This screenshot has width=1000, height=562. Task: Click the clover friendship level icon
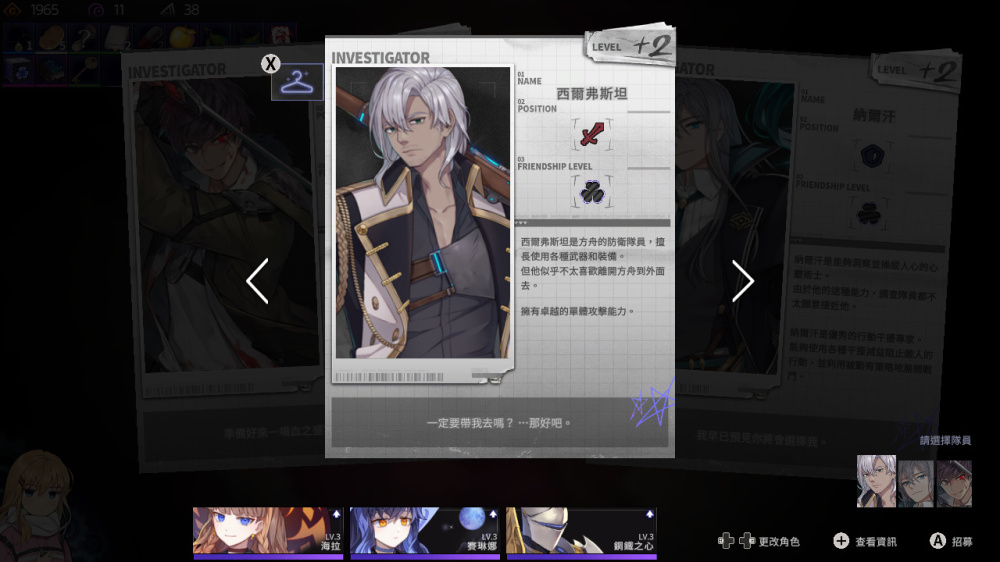[x=592, y=192]
